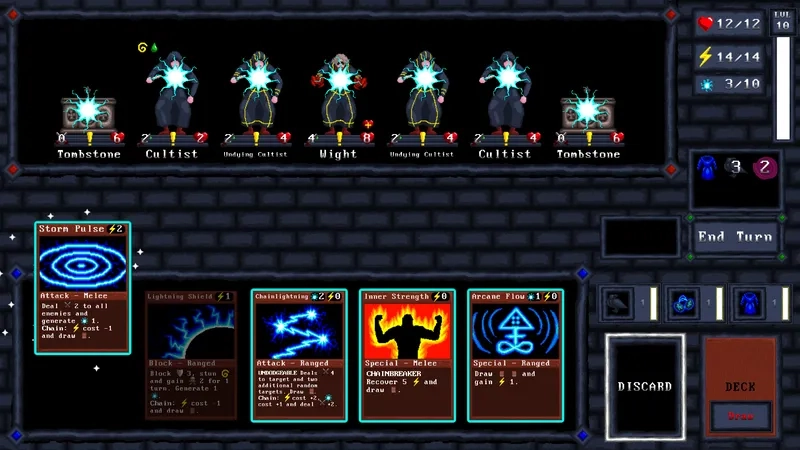This screenshot has width=800, height=450.
Task: Play the Inner Strength card
Action: click(x=406, y=354)
